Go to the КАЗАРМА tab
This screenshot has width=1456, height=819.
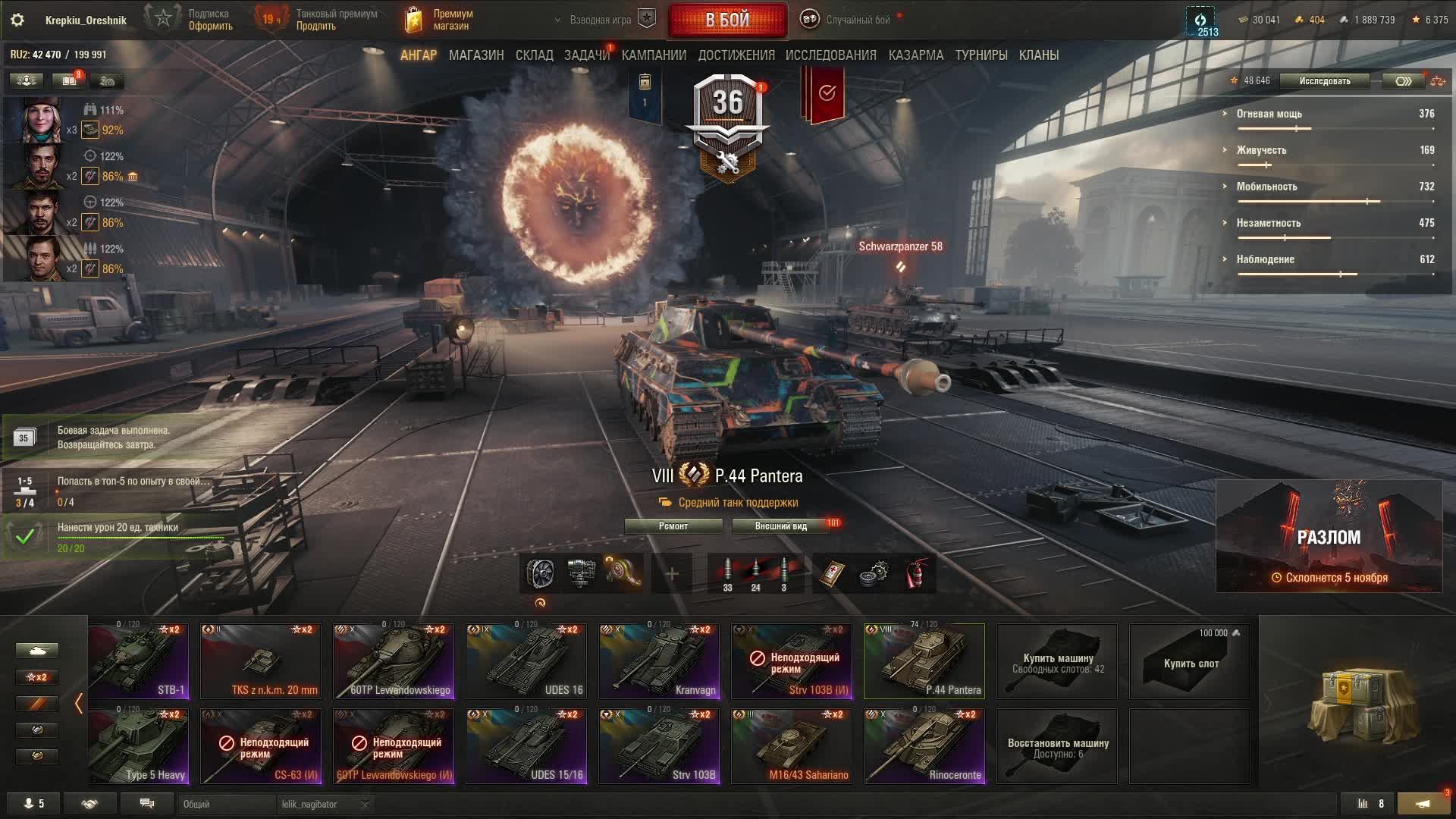(915, 55)
